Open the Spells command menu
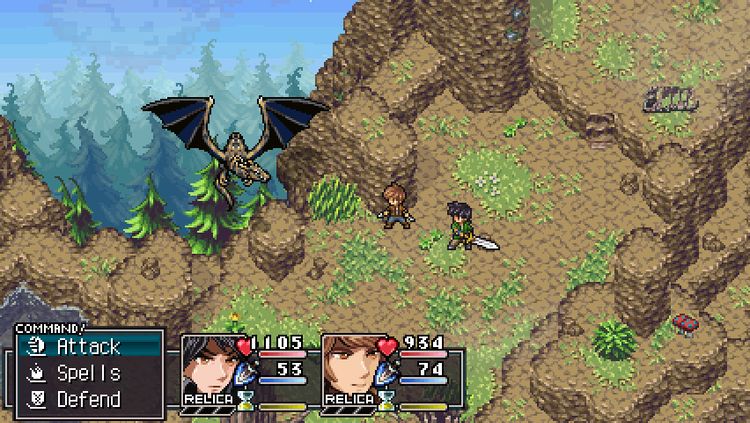Image resolution: width=750 pixels, height=423 pixels. 88,373
